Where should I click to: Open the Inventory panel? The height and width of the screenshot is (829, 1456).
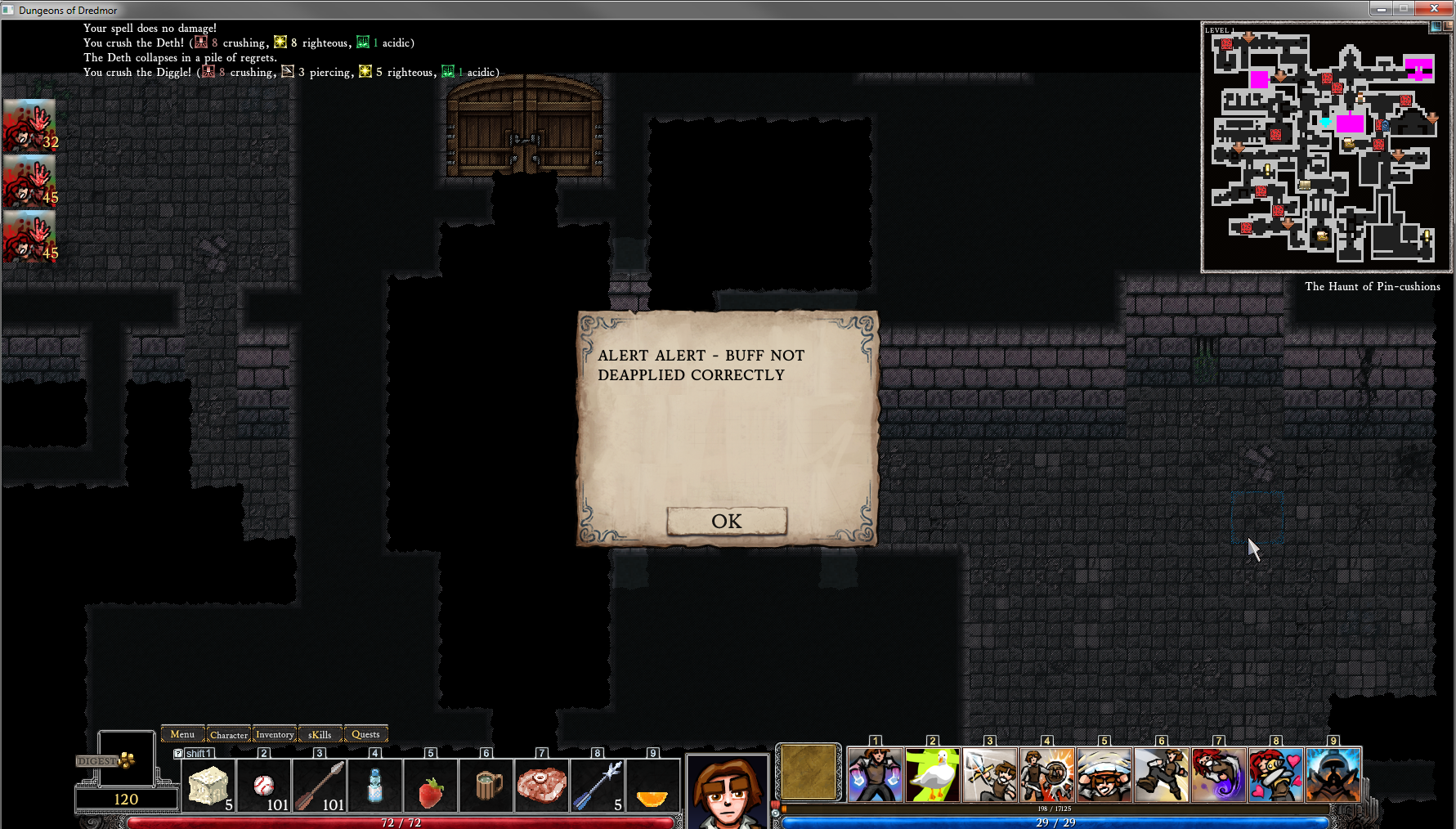coord(275,734)
